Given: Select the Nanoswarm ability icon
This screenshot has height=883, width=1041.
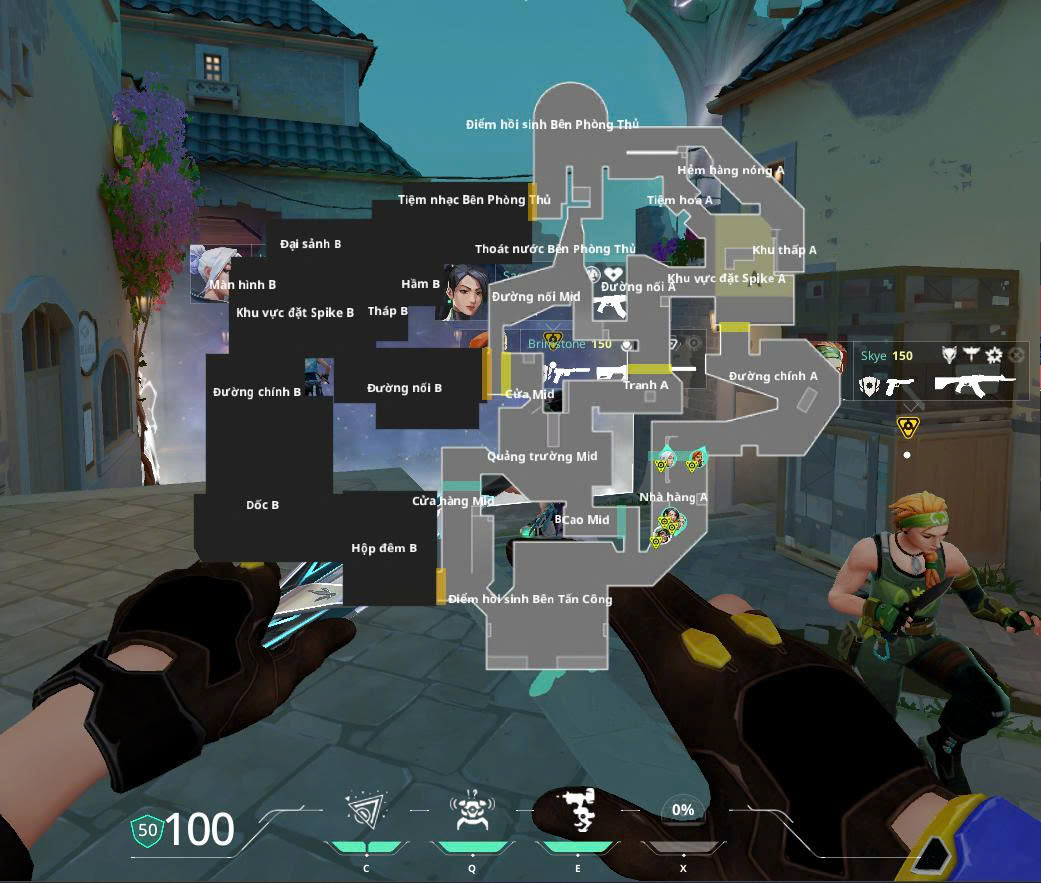Looking at the screenshot, I should click(x=366, y=811).
